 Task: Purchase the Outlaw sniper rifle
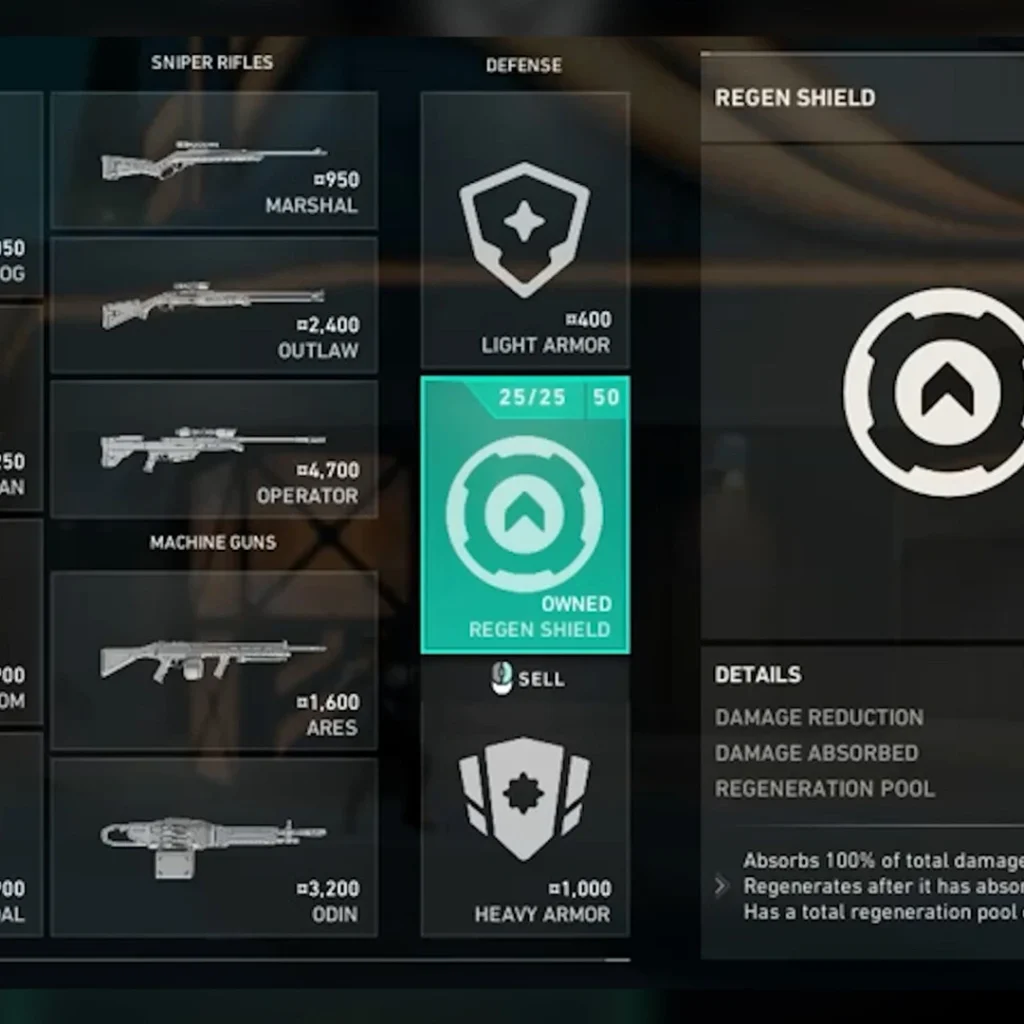[x=214, y=306]
